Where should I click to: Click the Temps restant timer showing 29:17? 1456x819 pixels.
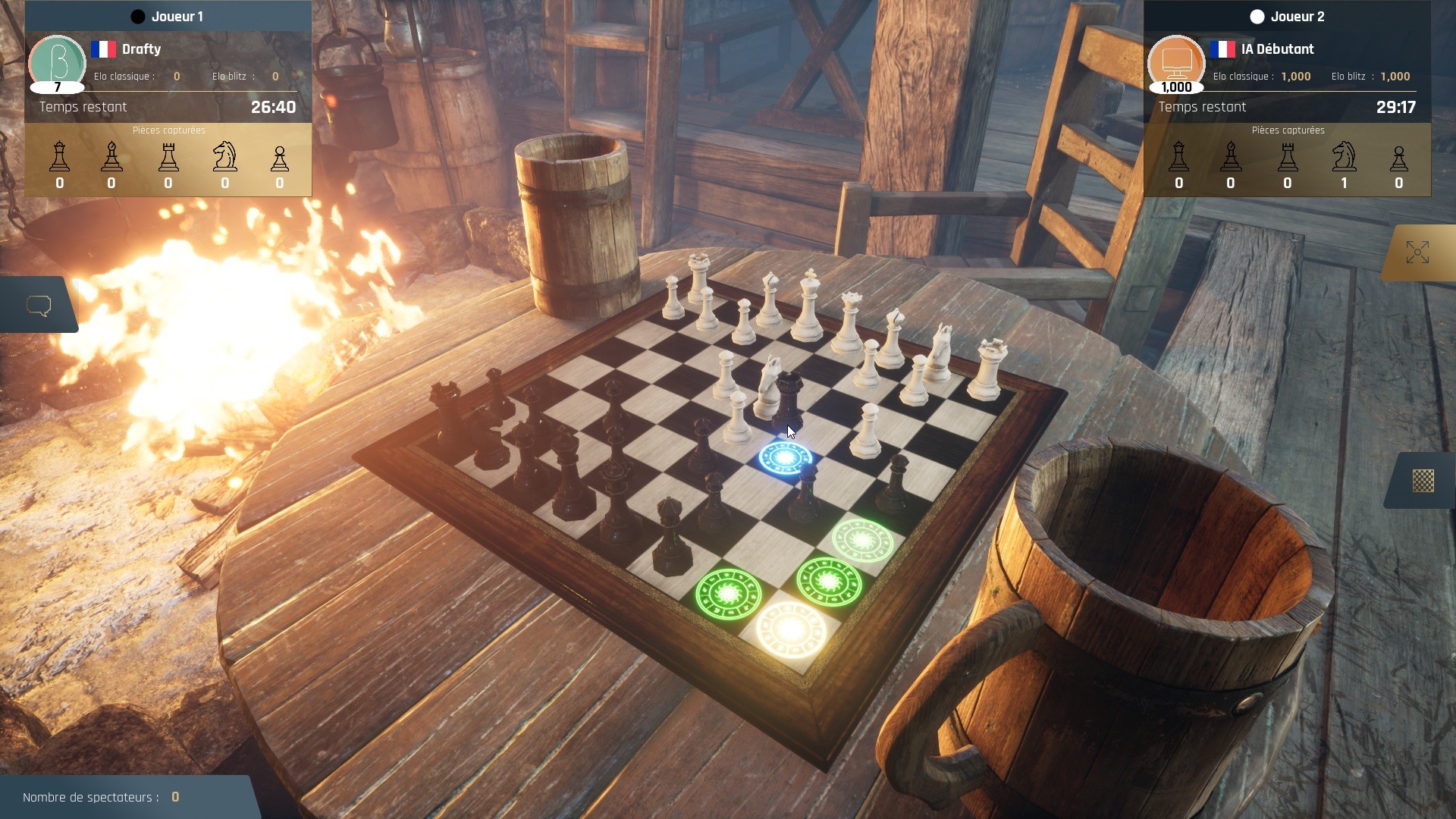point(1395,107)
